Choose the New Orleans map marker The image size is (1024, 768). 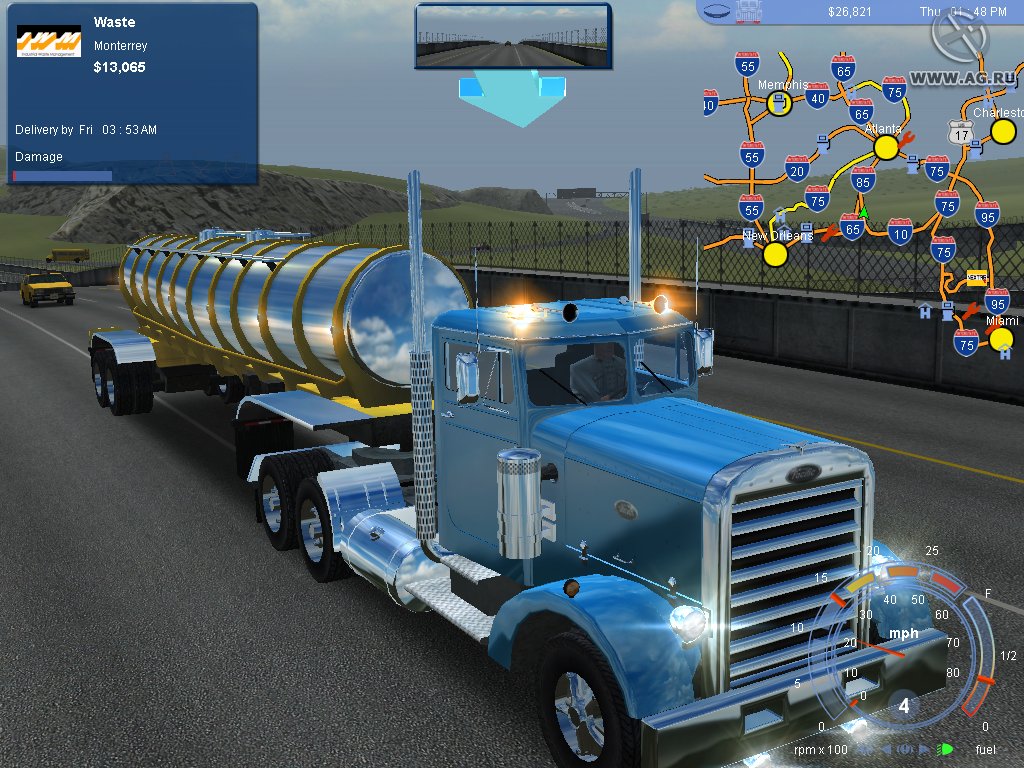pos(774,254)
